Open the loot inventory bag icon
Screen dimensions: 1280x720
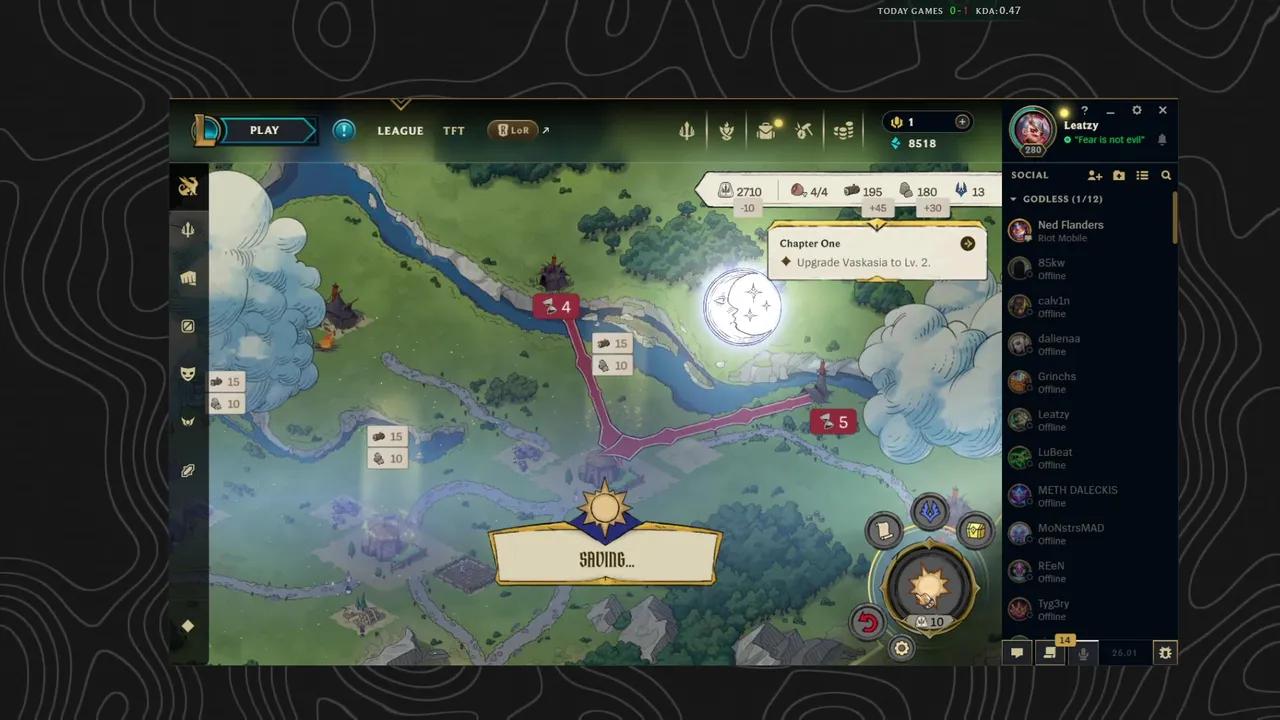[x=766, y=128]
